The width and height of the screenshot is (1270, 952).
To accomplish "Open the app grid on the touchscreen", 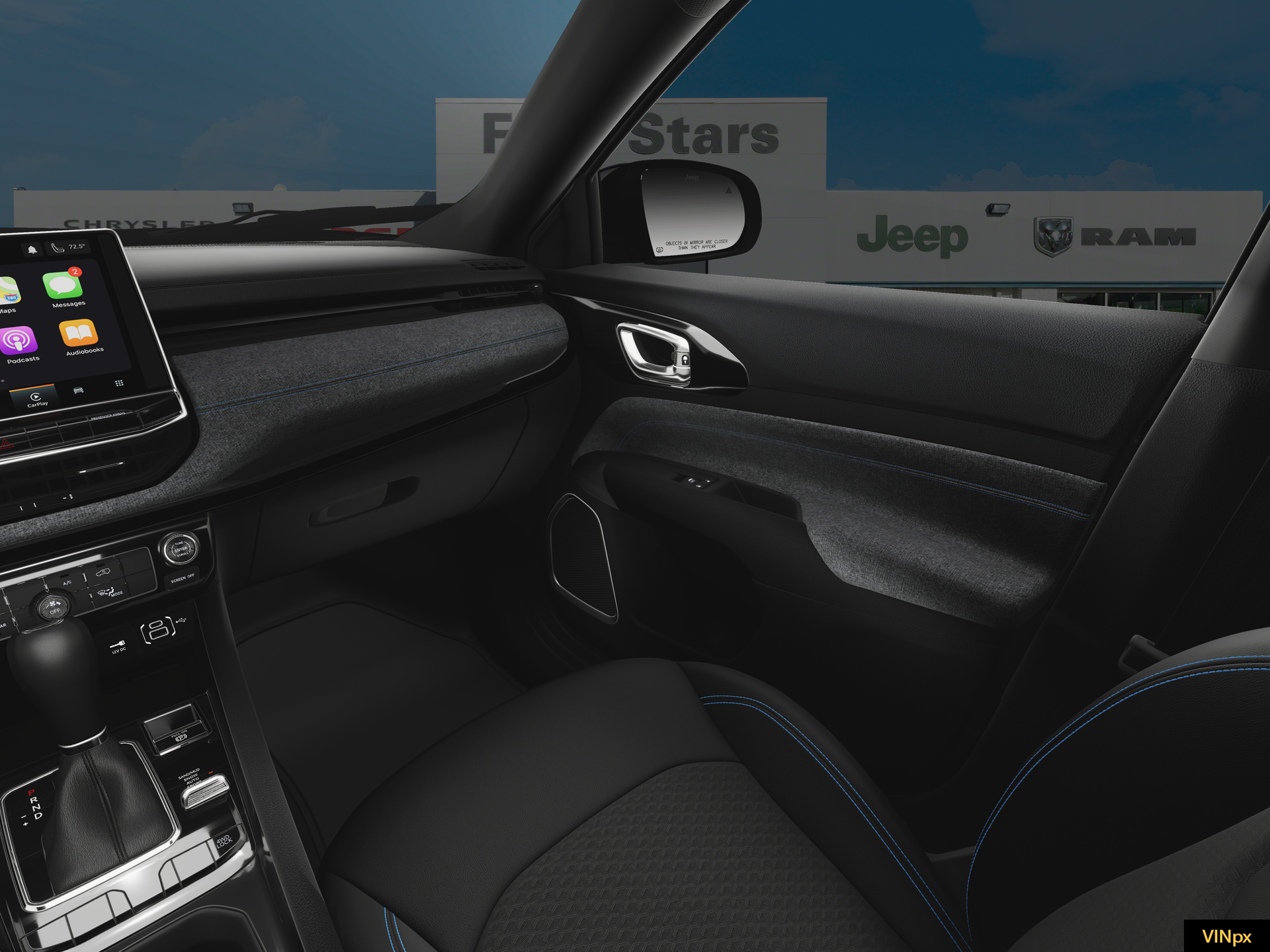I will 120,383.
